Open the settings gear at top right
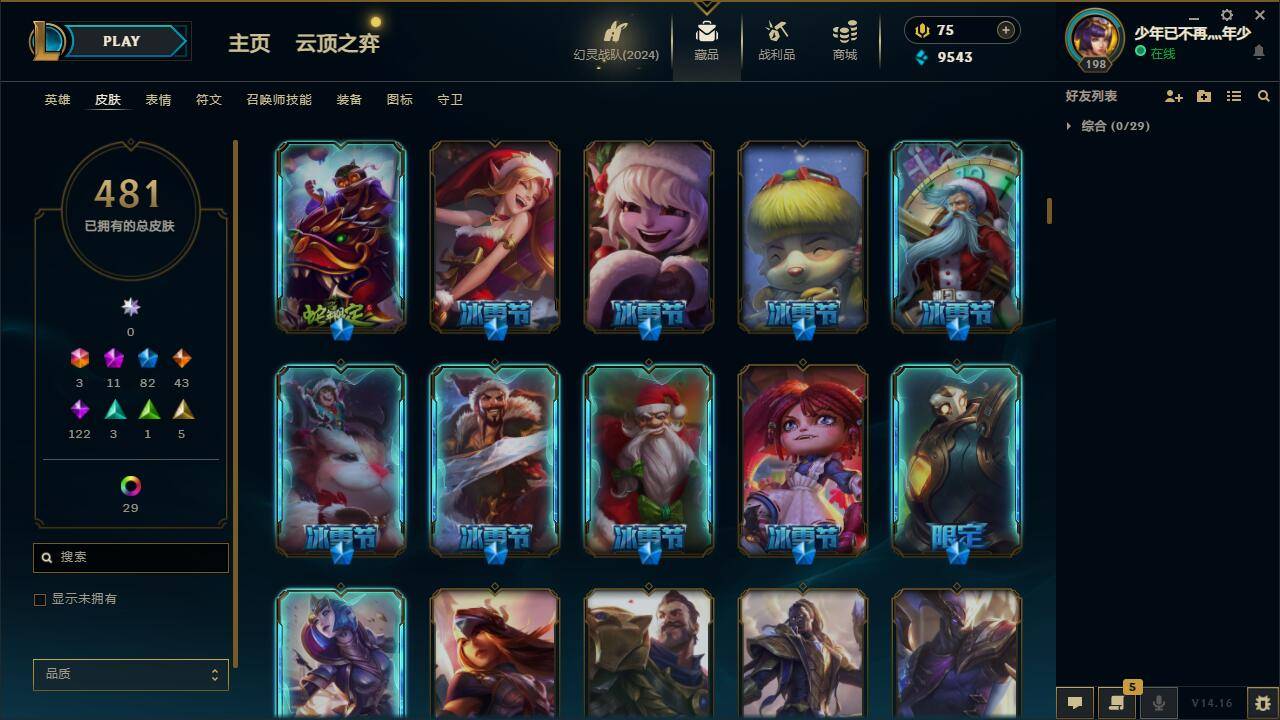The width and height of the screenshot is (1280, 720). point(1225,15)
